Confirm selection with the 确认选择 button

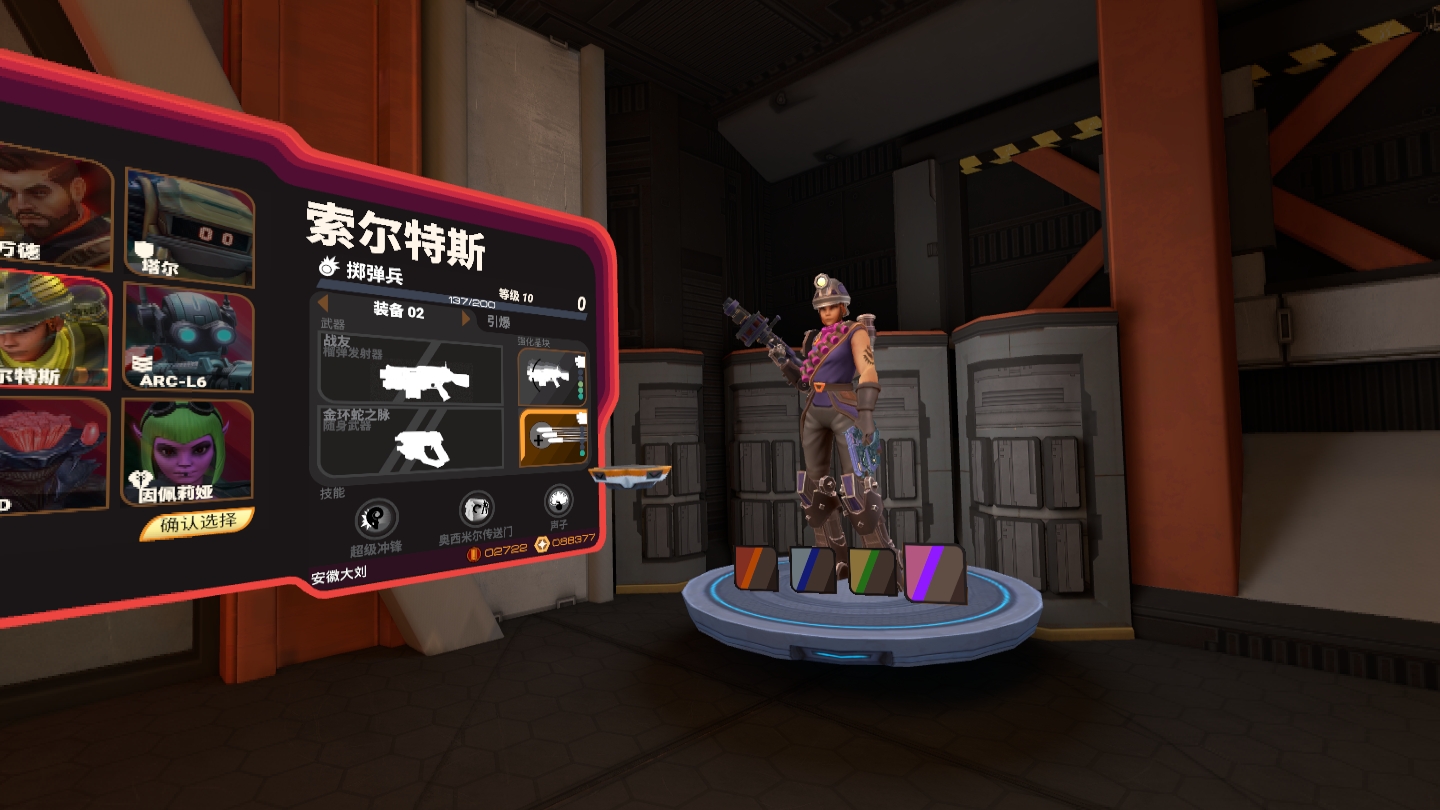[x=198, y=522]
